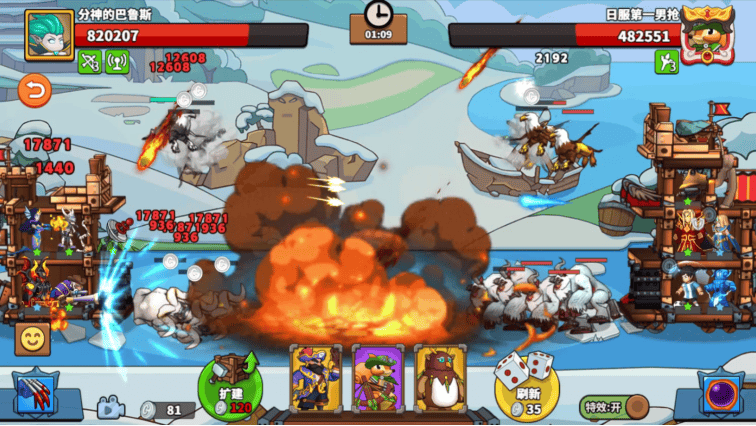Expand the tower with the 扩建 button
756x426 pixels.
(x=229, y=385)
